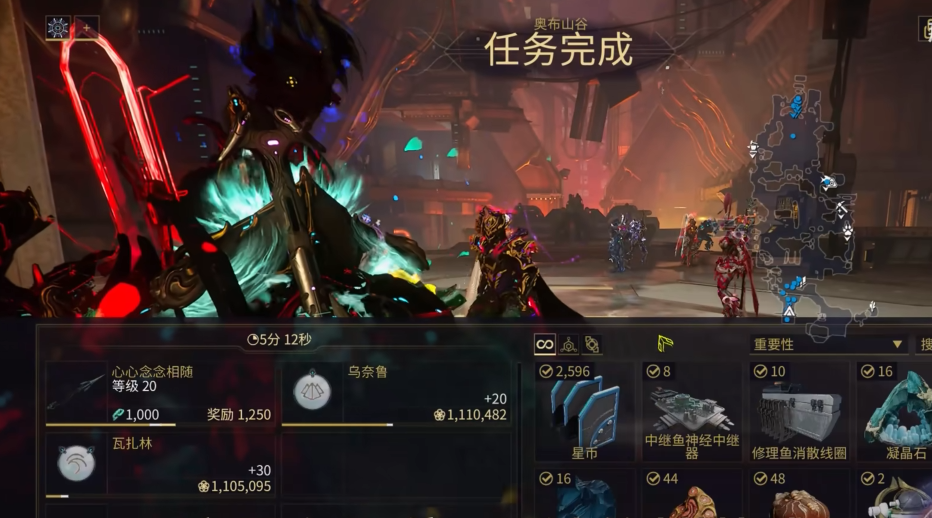Viewport: 932px width, 518px height.
Task: Select the 修理鱼消散线圈 reward tile
Action: click(x=799, y=411)
